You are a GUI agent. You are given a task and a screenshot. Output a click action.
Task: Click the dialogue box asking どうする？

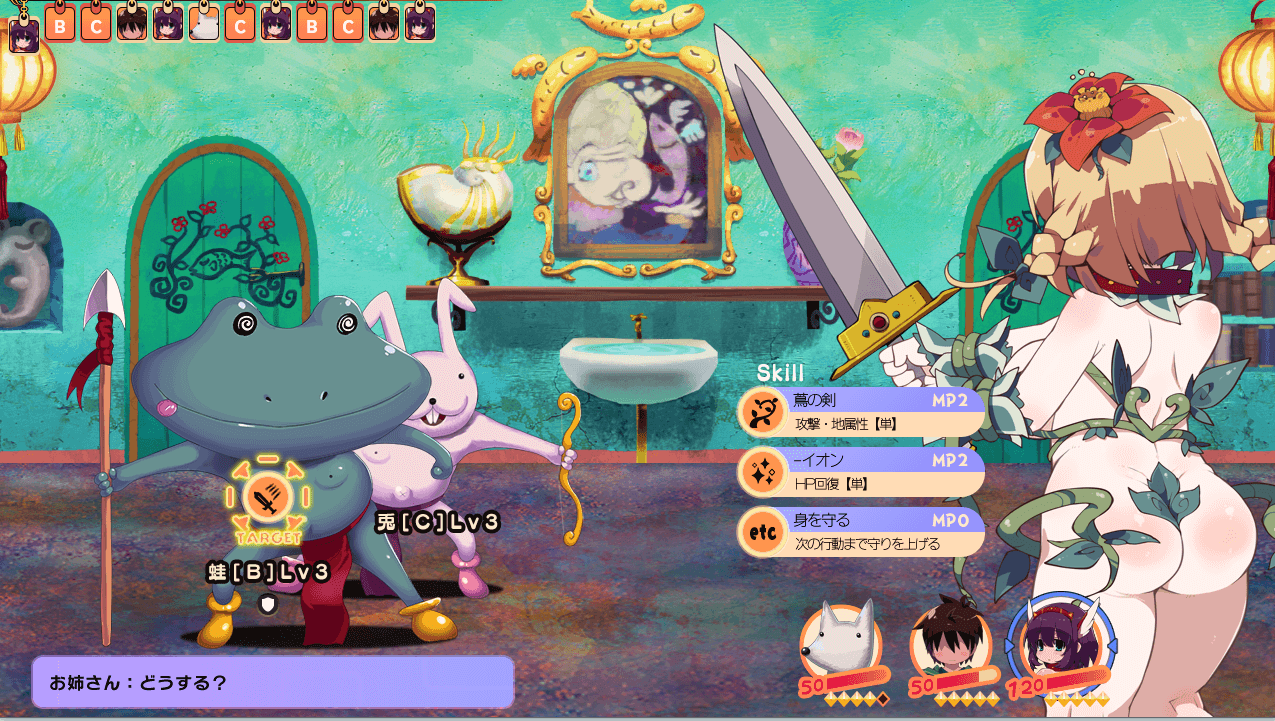[273, 682]
